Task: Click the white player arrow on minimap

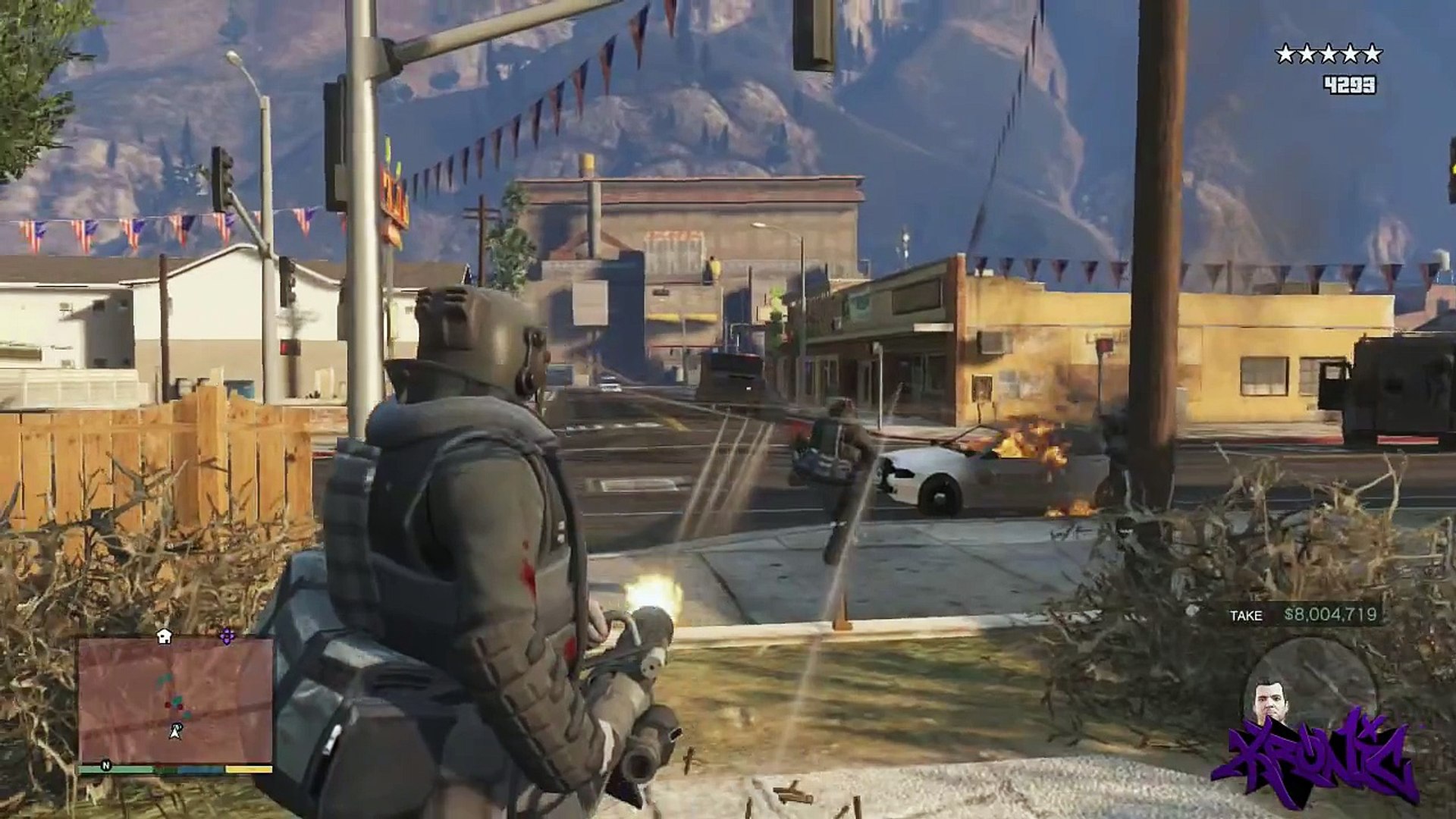Action: click(x=176, y=732)
